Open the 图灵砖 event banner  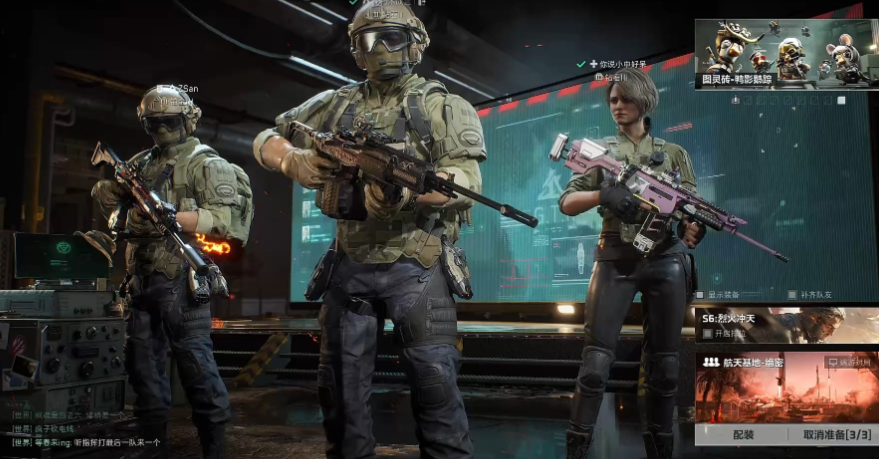click(x=786, y=54)
